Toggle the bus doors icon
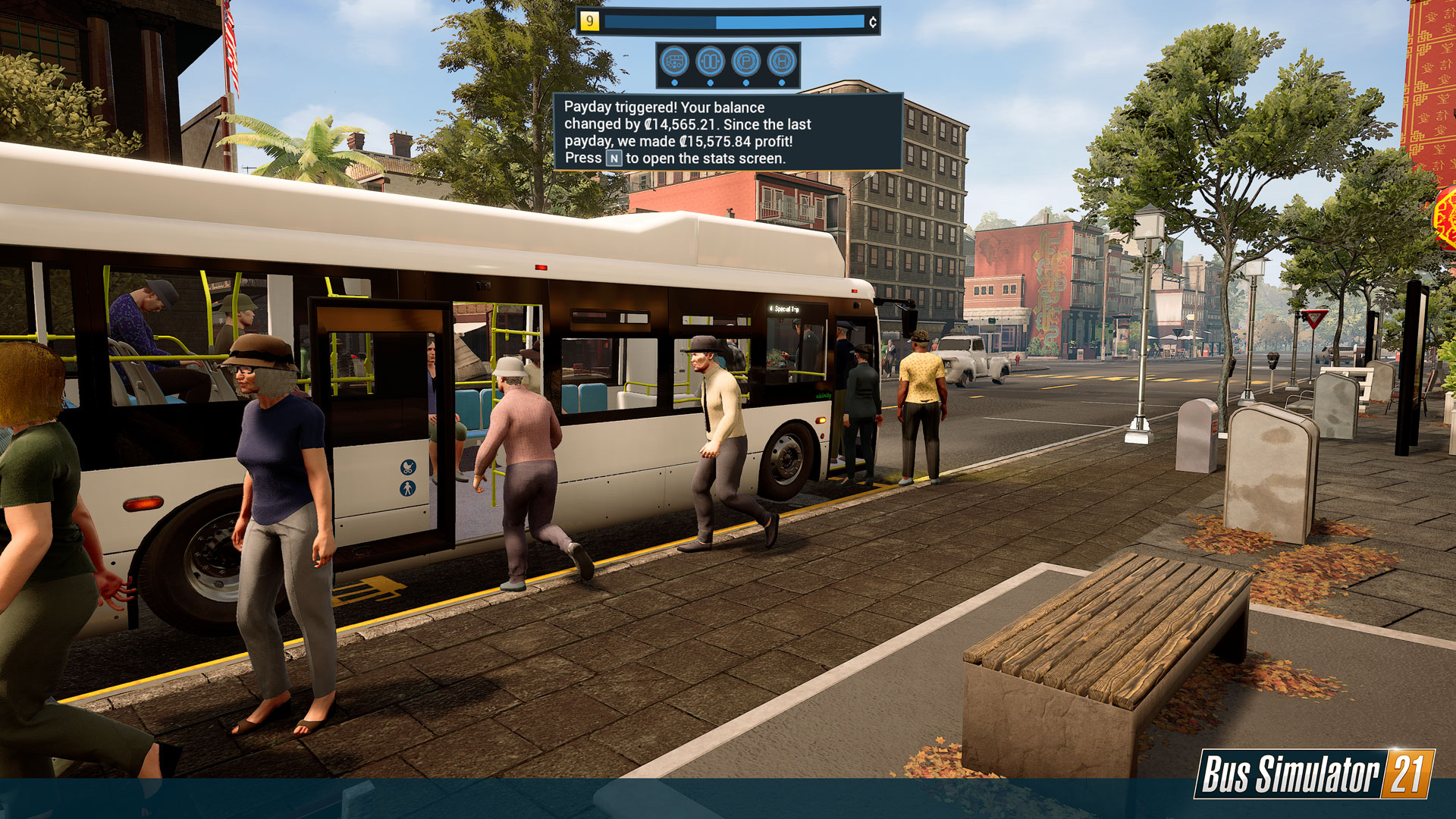The image size is (1456, 819). [x=711, y=61]
